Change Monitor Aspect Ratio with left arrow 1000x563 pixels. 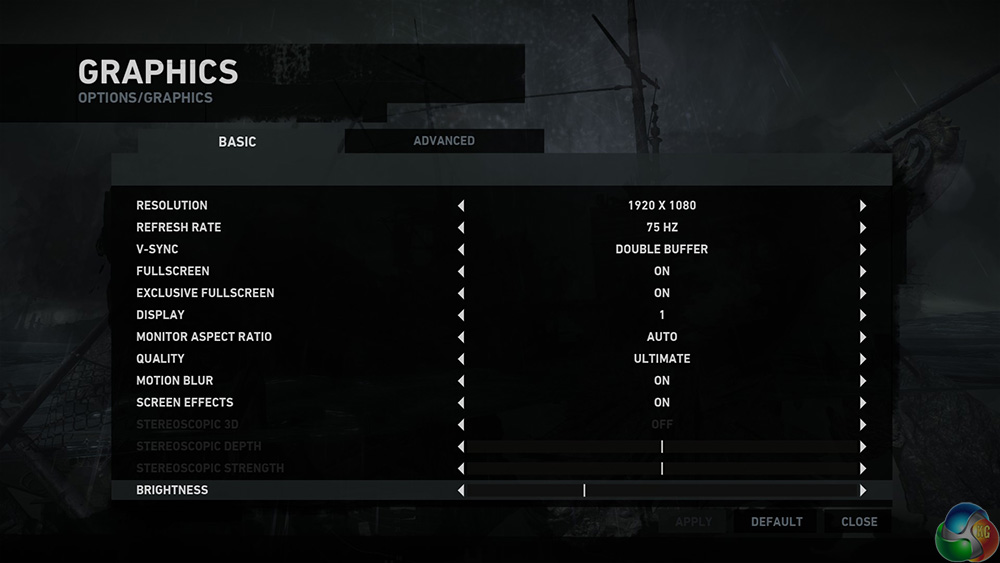(461, 338)
